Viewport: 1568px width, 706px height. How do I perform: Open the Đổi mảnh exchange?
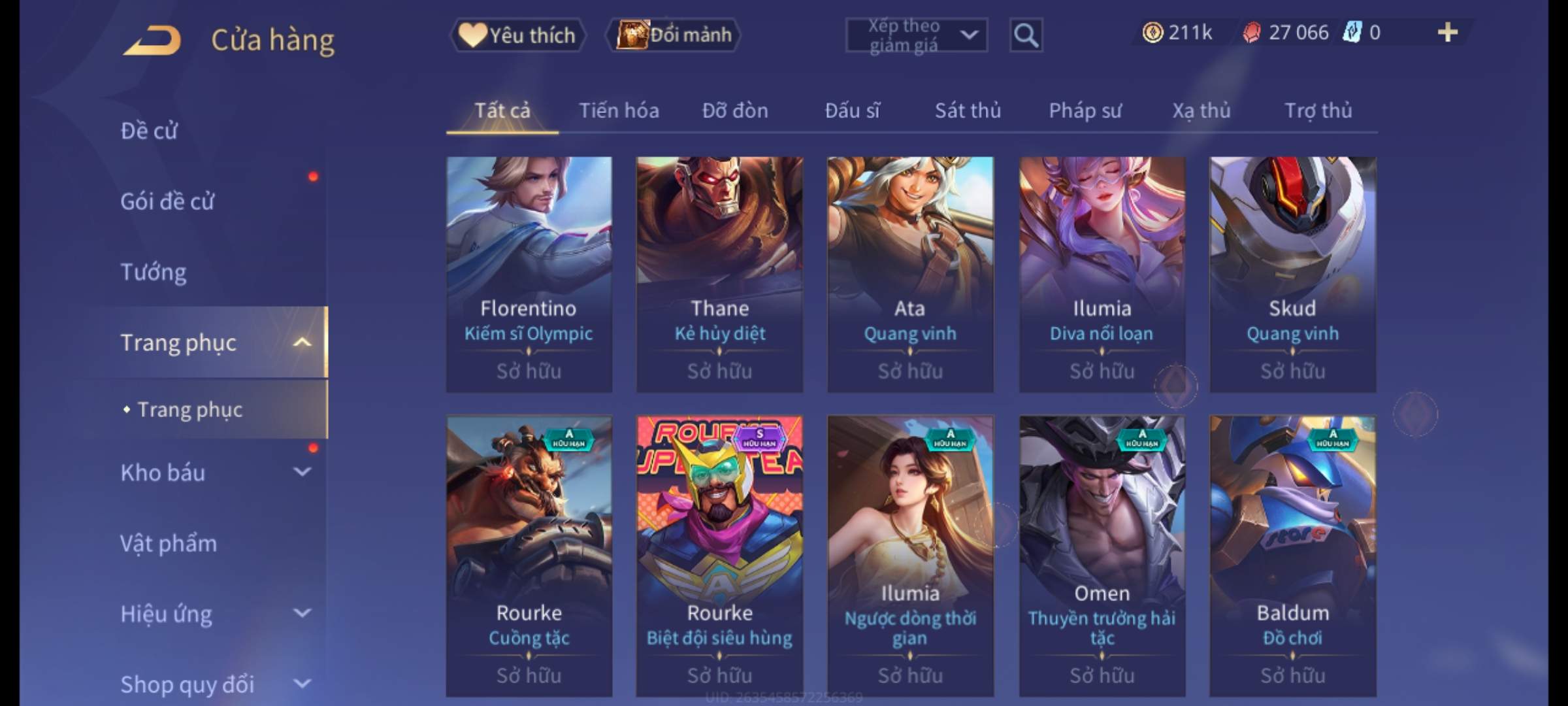[674, 35]
